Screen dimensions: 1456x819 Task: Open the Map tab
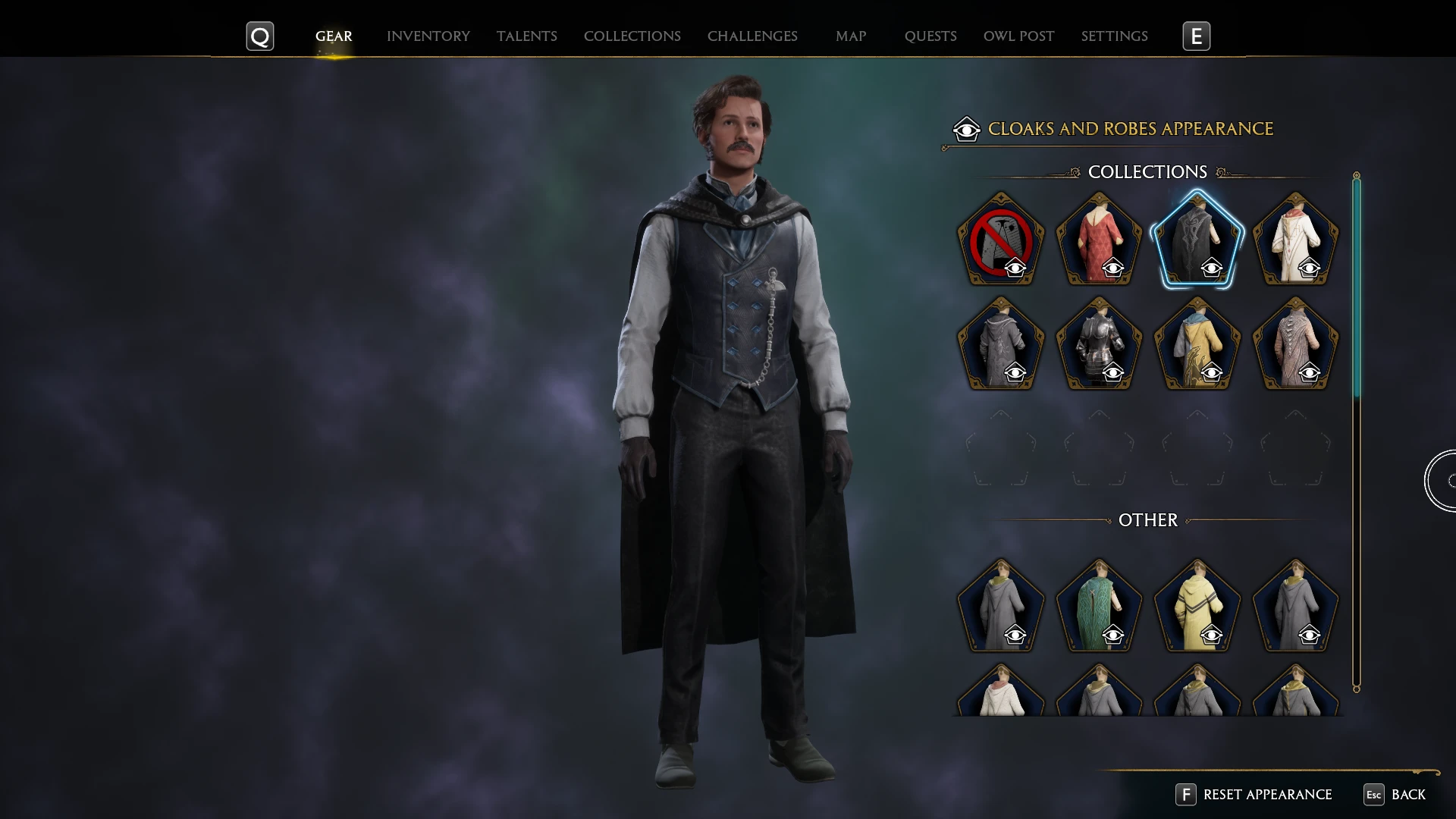[850, 36]
